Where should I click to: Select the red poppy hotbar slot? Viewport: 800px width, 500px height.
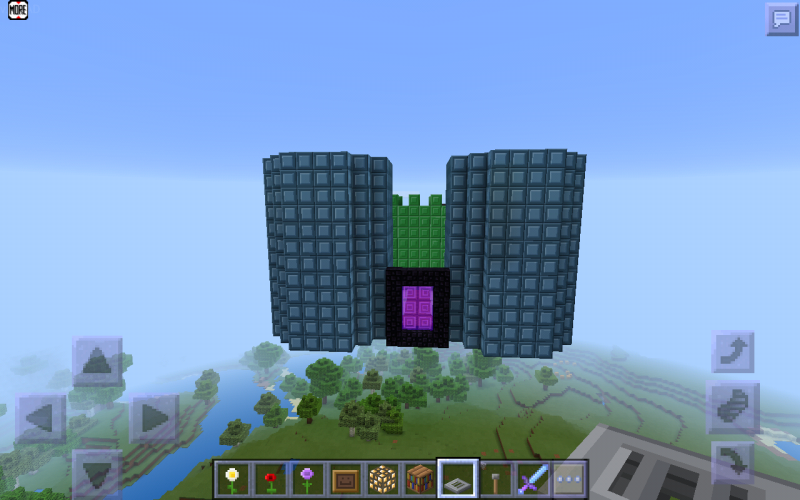270,478
